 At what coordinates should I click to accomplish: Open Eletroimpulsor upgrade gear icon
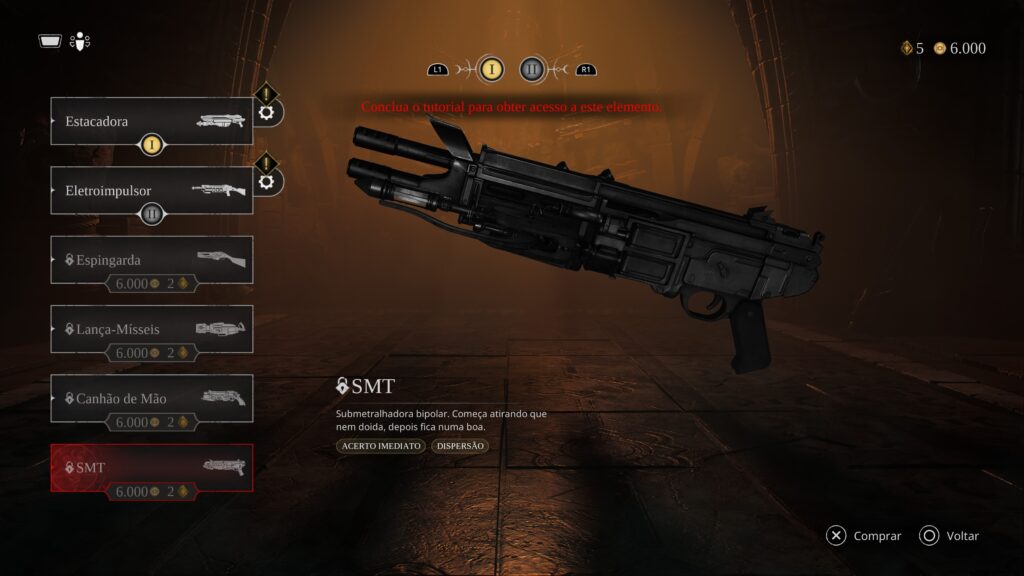(x=266, y=181)
